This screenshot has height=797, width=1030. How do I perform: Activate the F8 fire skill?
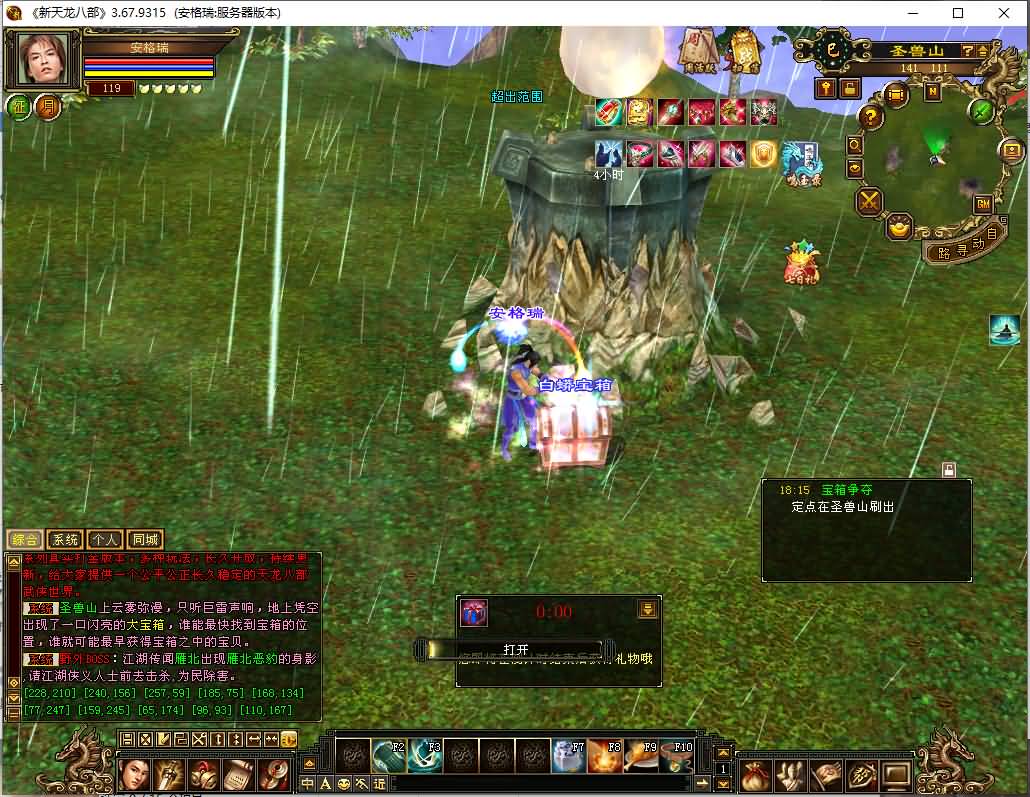pos(604,757)
